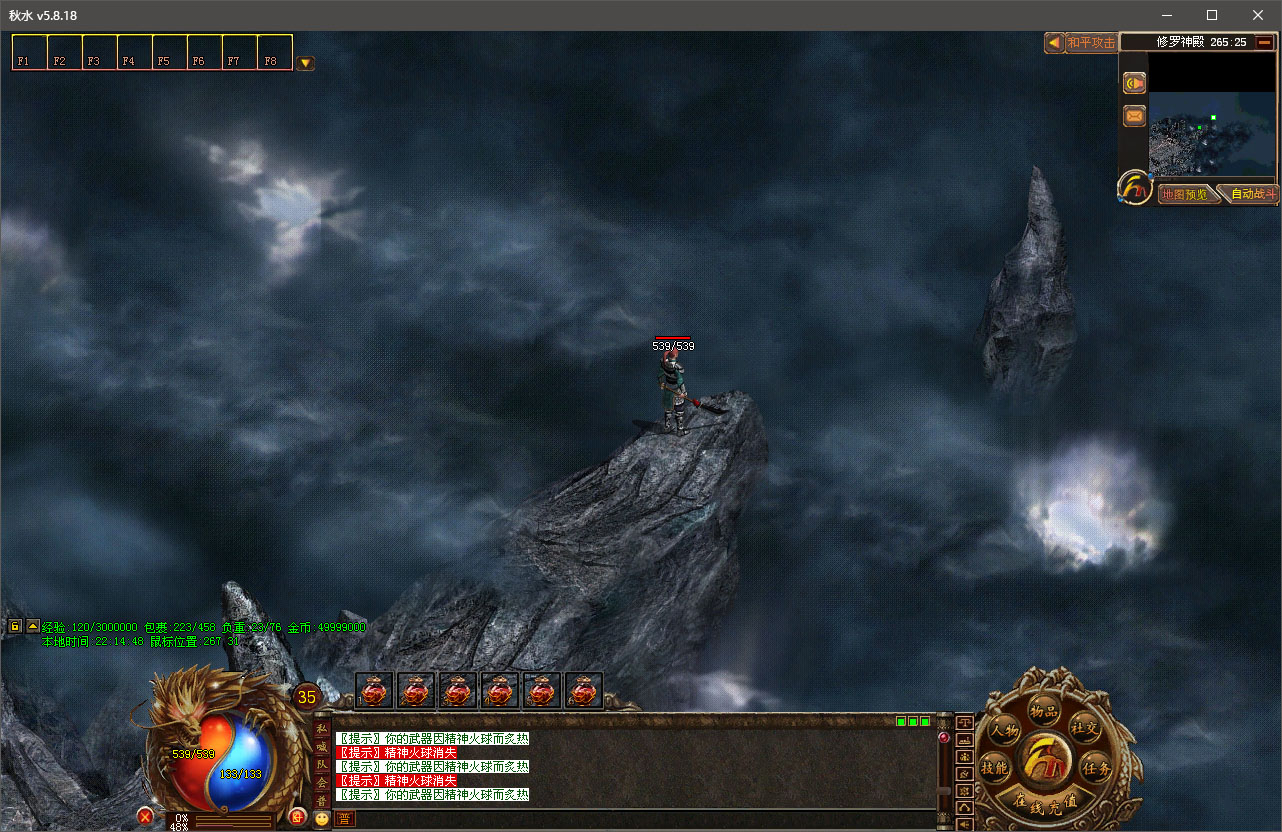The image size is (1282, 832).
Task: Toggle the 和平攻击 attack mode
Action: click(x=1090, y=42)
